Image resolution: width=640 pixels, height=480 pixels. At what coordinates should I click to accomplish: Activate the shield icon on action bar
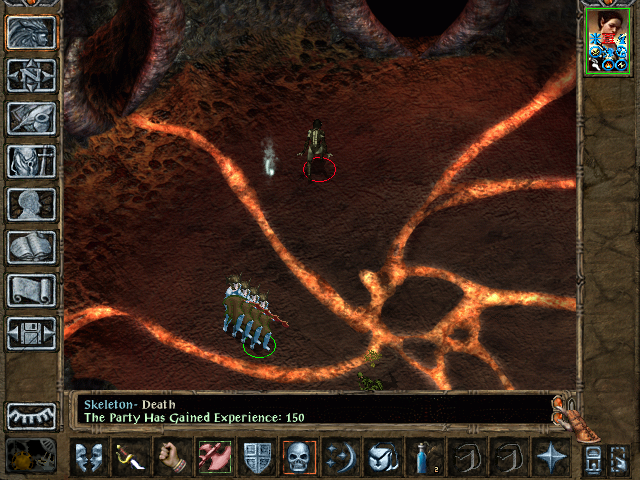258,457
